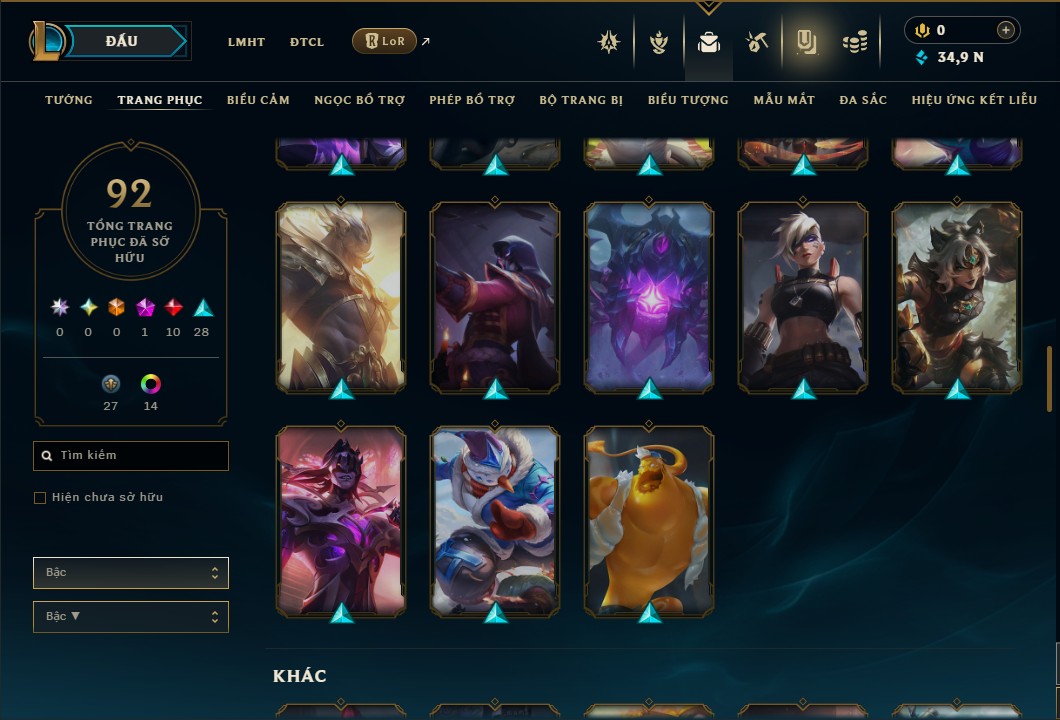
Task: Show the BỘ TRANG BỊ tab
Action: pos(581,100)
